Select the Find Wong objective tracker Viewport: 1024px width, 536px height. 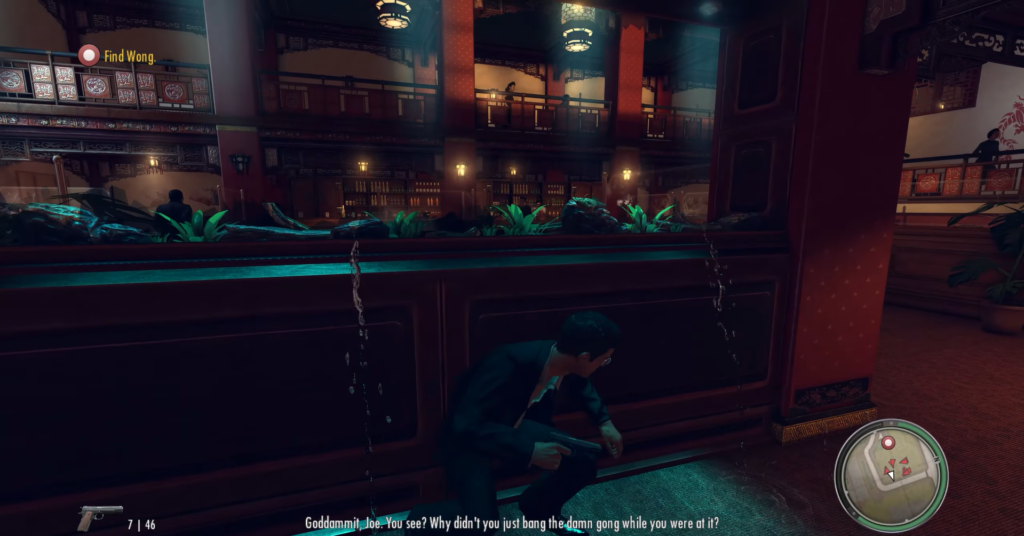117,56
